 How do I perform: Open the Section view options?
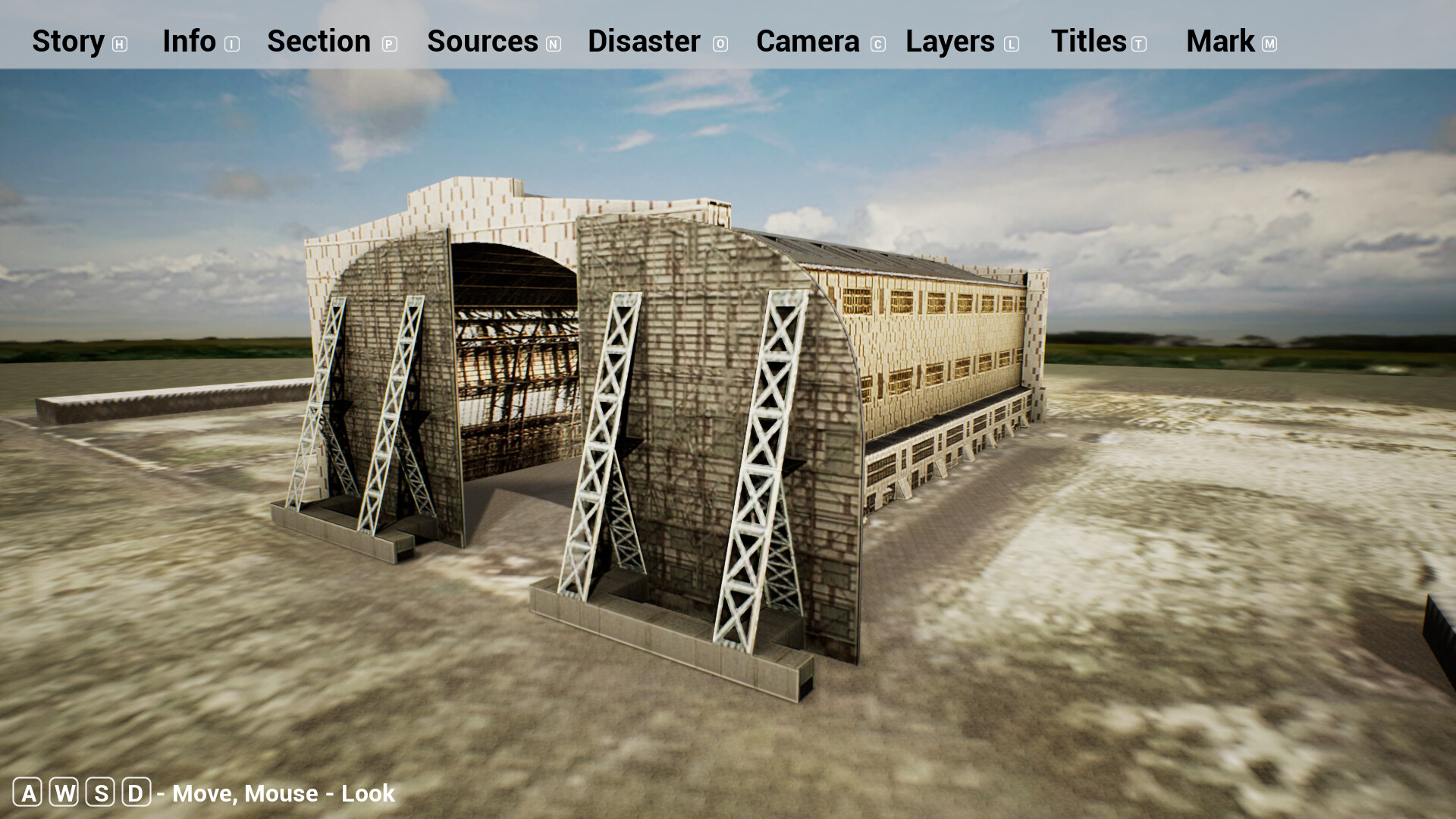(x=318, y=42)
